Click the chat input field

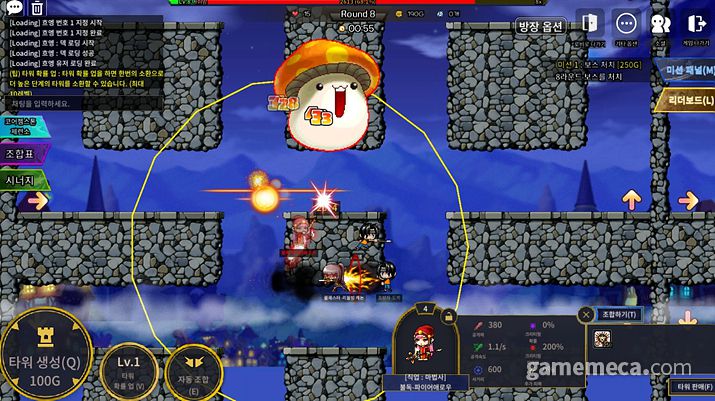[x=60, y=103]
